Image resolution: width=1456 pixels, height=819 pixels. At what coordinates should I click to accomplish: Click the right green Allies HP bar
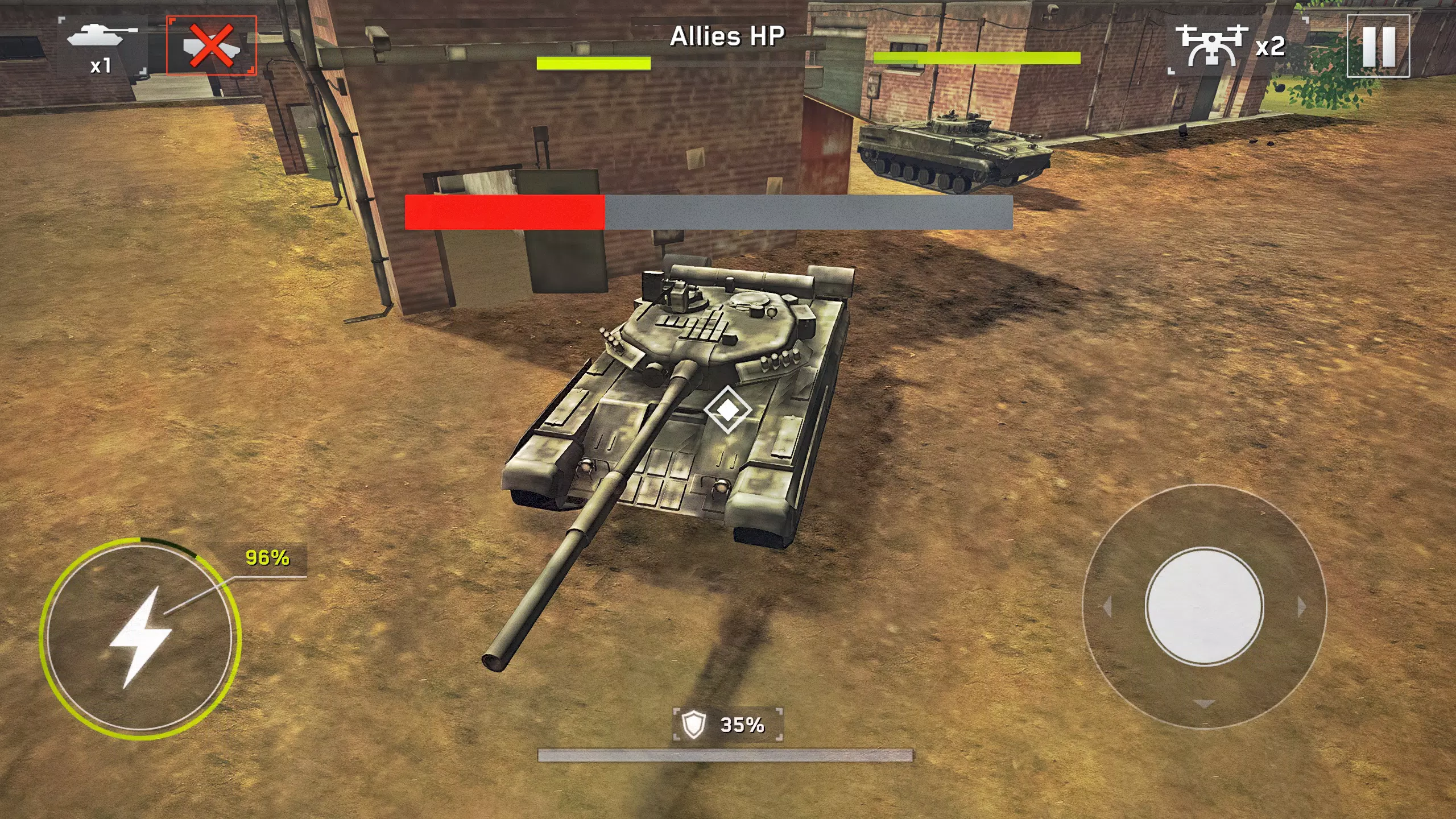click(x=978, y=57)
